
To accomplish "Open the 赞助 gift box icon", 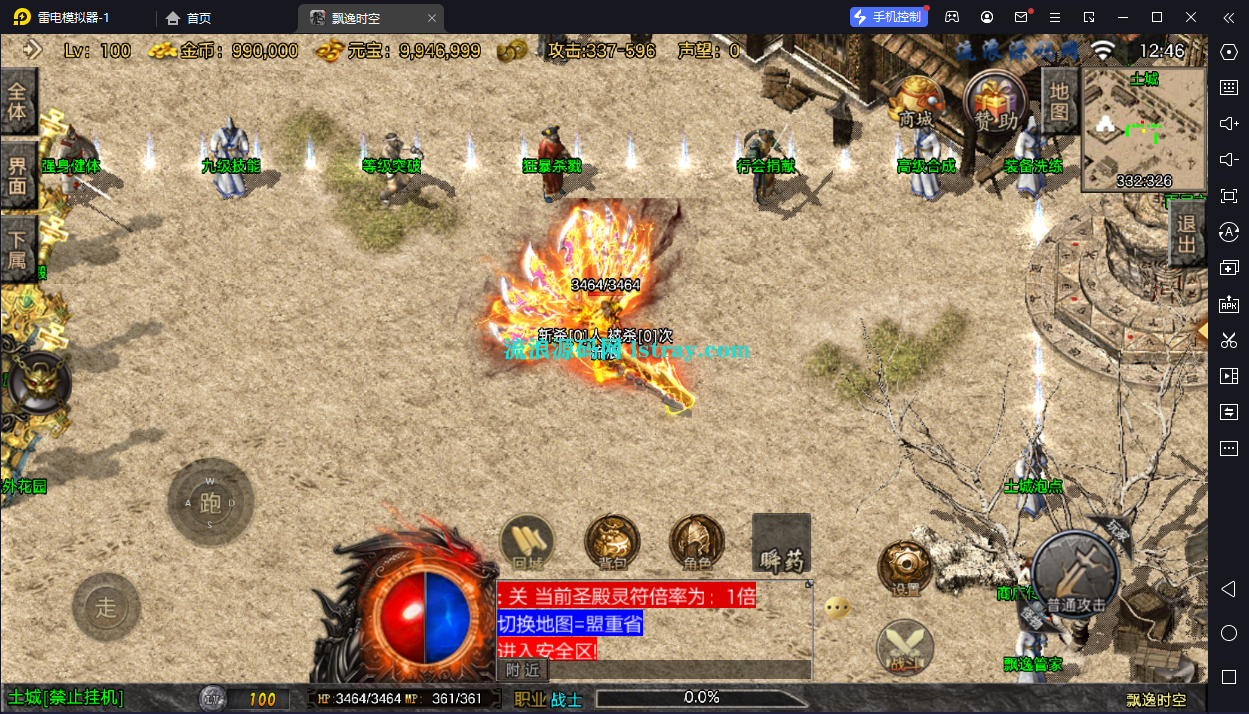I will (995, 103).
